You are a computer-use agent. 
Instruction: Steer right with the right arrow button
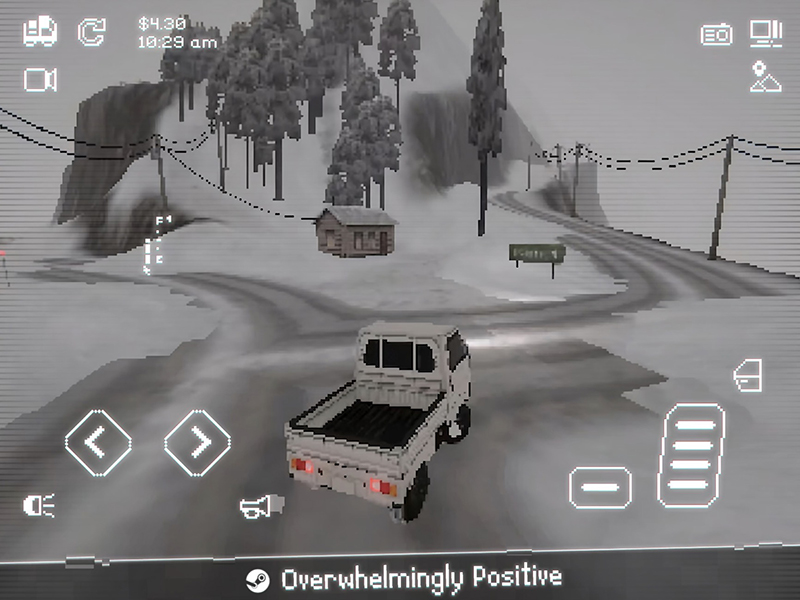point(198,441)
